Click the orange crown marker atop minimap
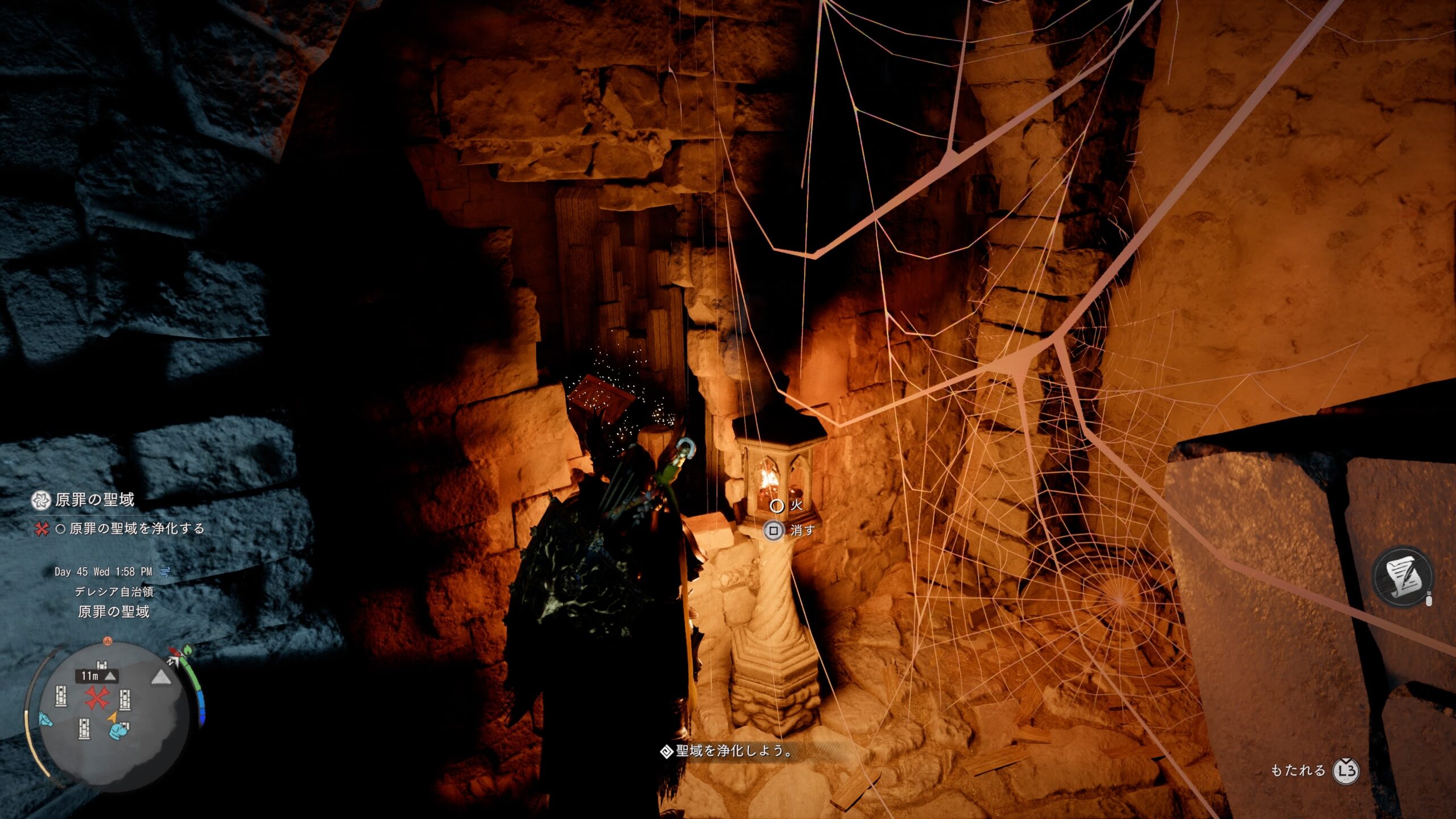 (107, 641)
